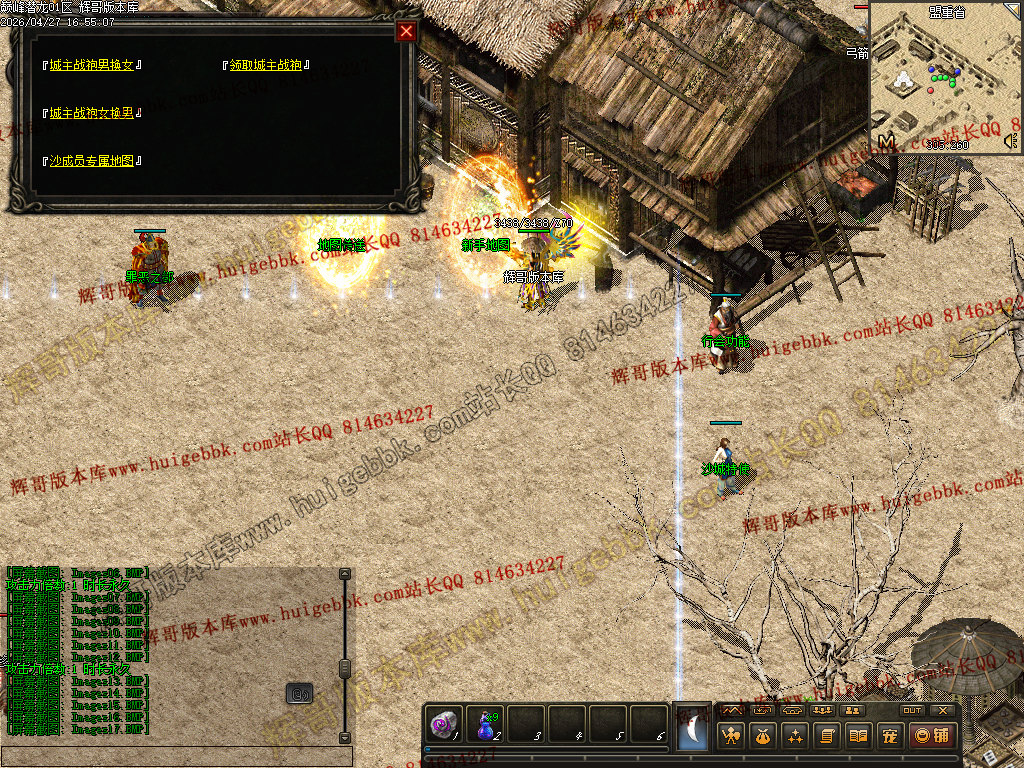Select 领取城主战袍 dialogue option
Viewport: 1024px width, 768px height.
coord(265,66)
